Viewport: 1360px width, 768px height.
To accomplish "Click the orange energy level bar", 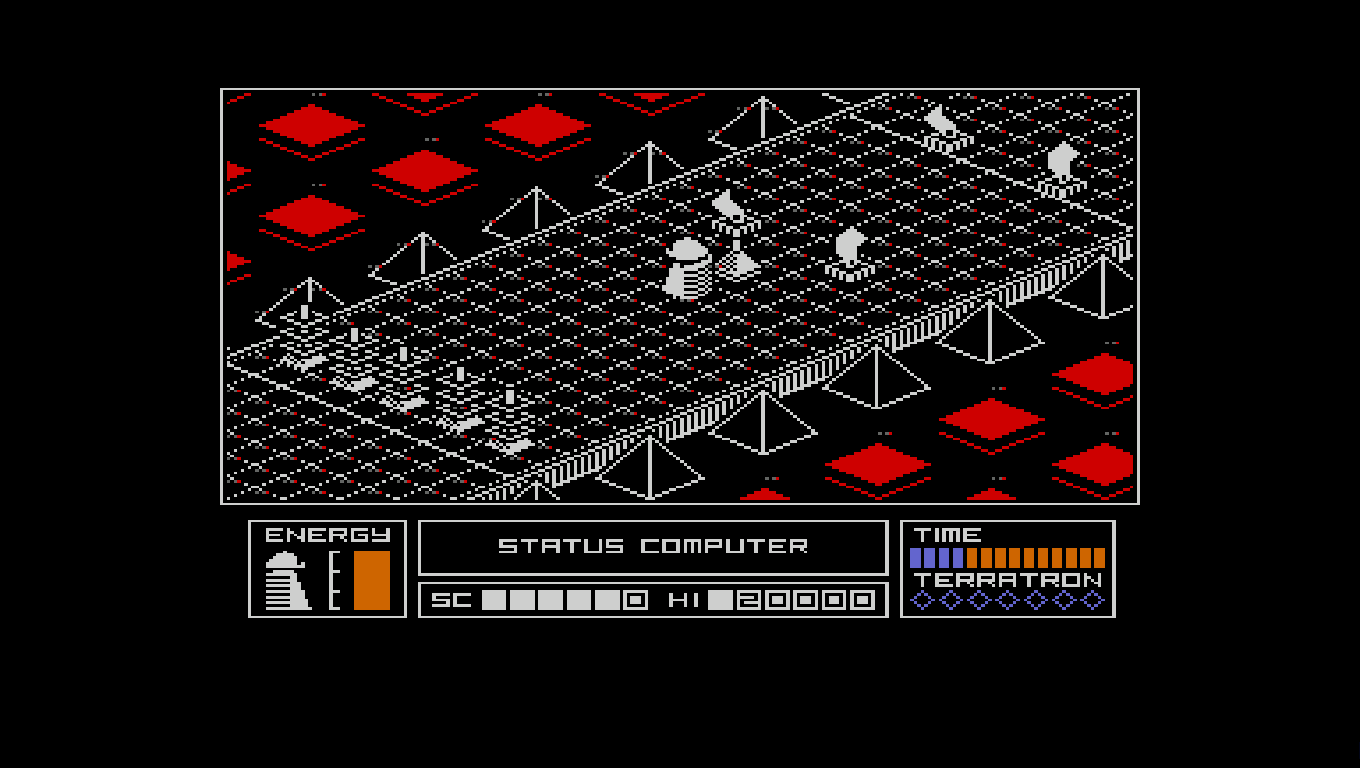I will pyautogui.click(x=373, y=578).
